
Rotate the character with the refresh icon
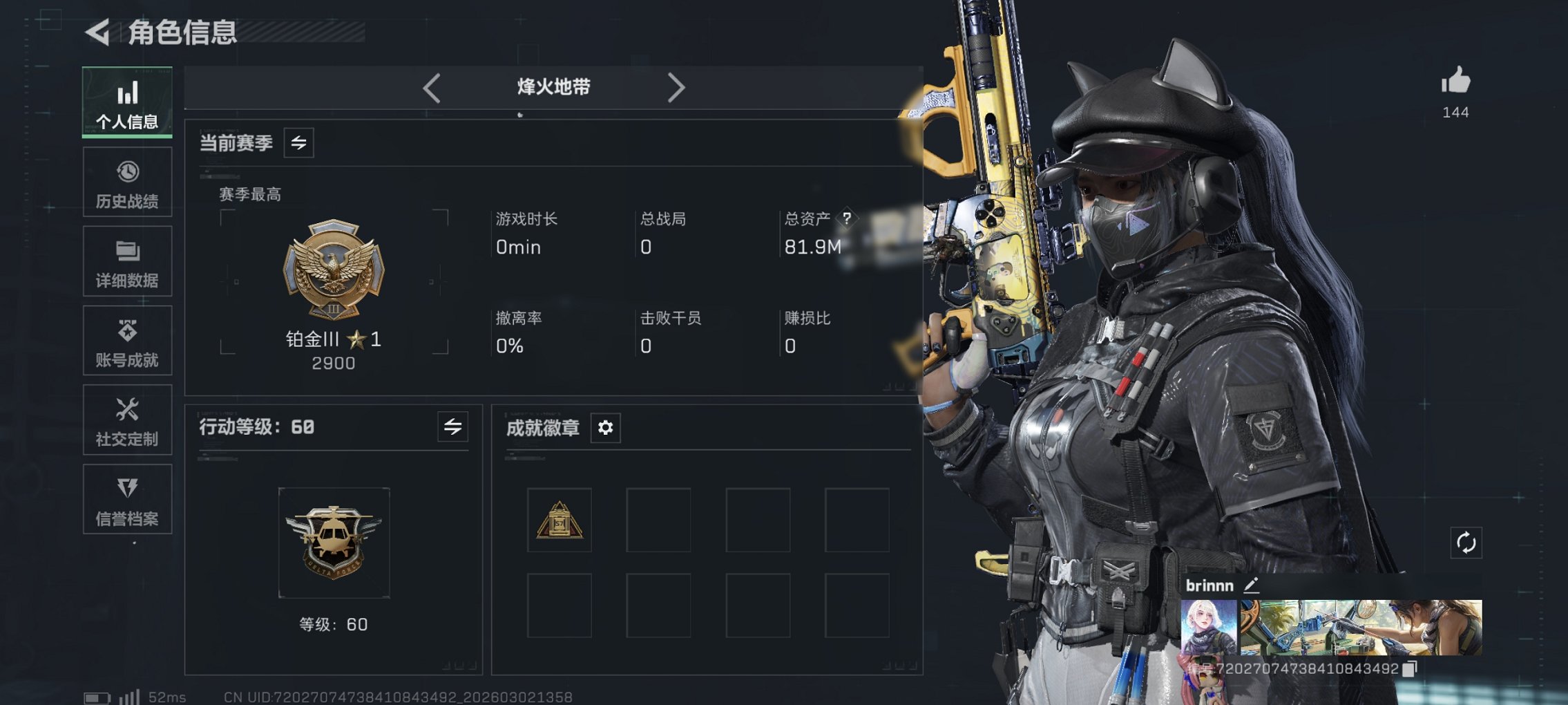pyautogui.click(x=1466, y=543)
